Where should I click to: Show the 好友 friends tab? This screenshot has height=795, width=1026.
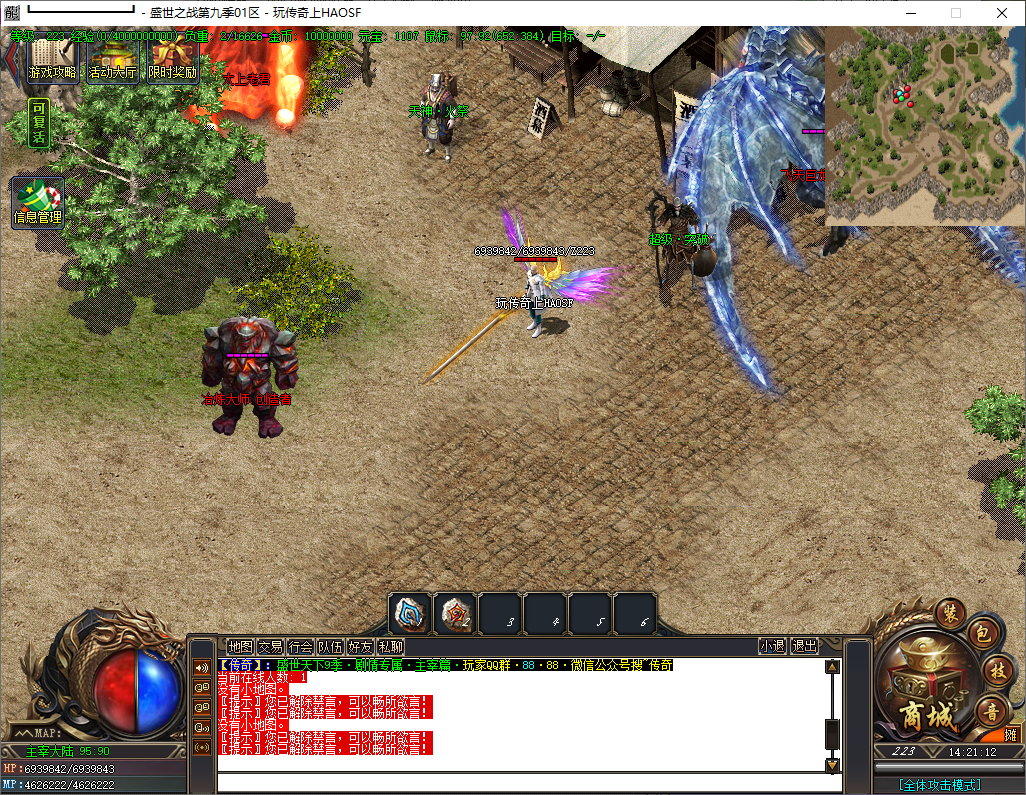(x=360, y=647)
